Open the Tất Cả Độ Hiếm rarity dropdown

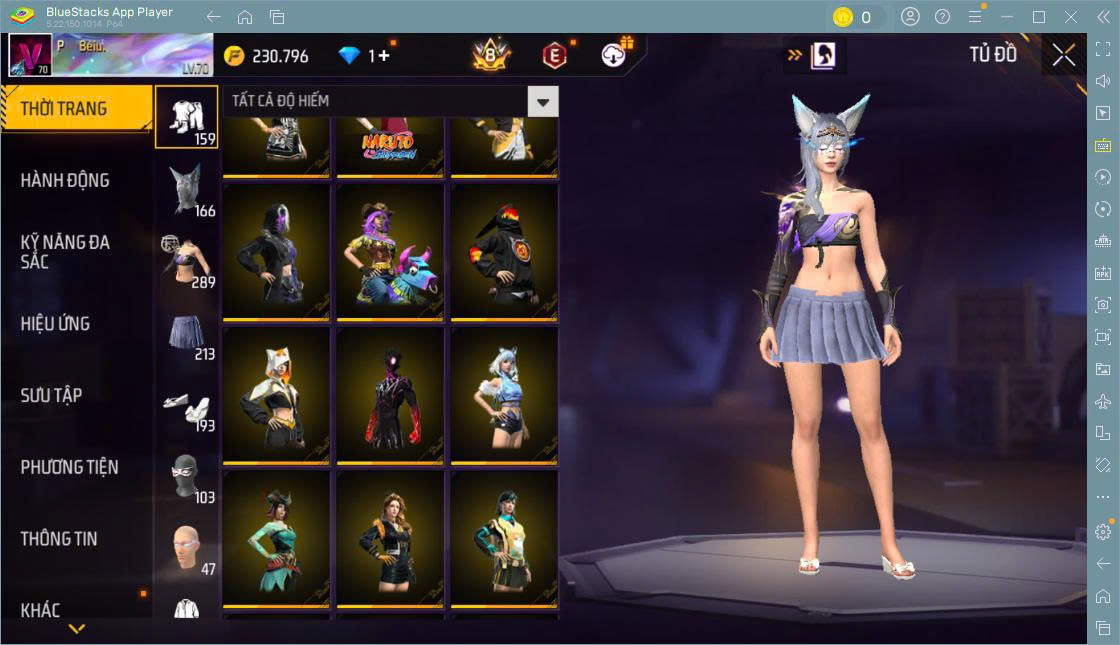click(x=543, y=101)
